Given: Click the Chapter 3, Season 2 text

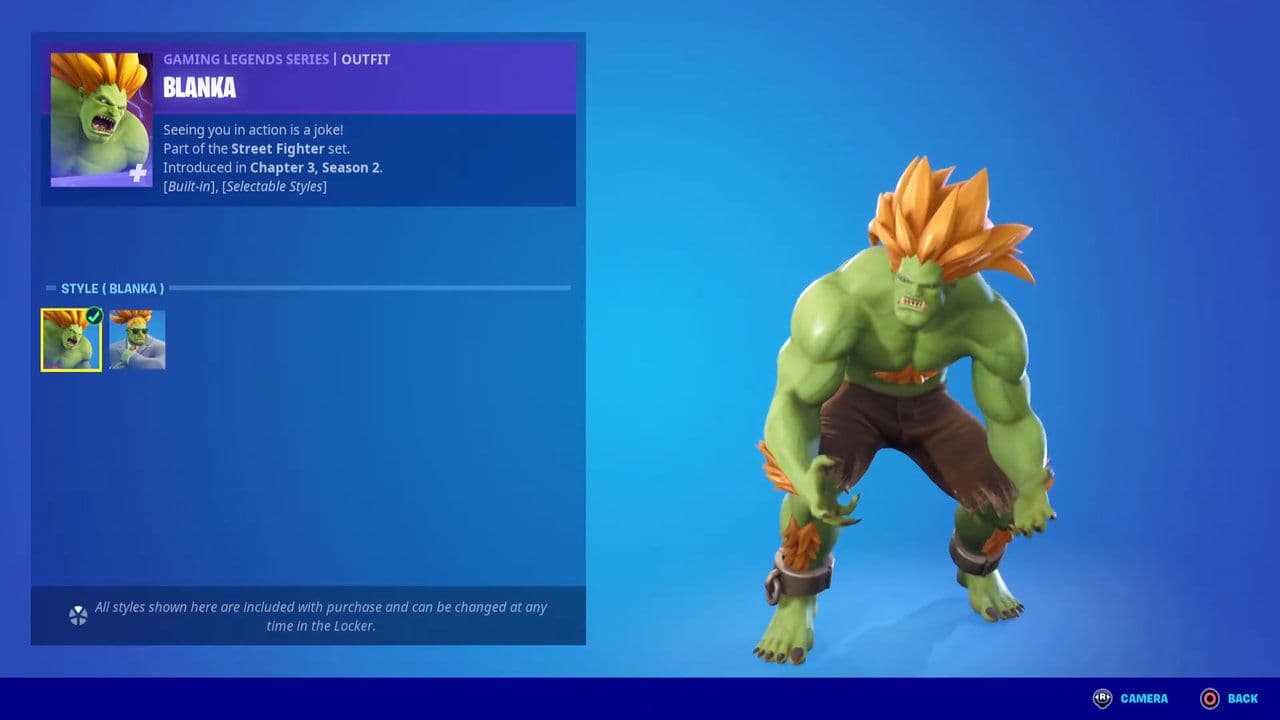Looking at the screenshot, I should pos(316,167).
